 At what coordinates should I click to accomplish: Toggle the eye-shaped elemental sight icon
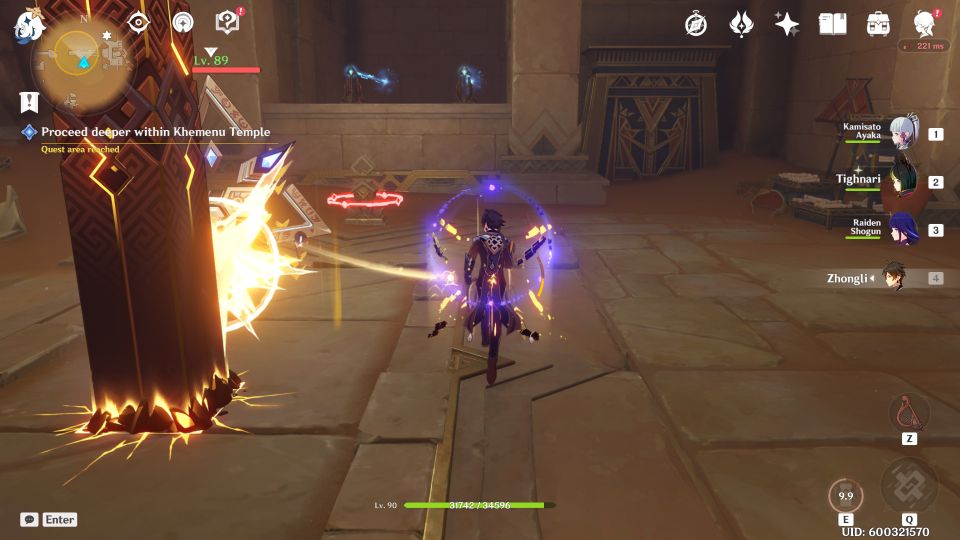click(138, 23)
